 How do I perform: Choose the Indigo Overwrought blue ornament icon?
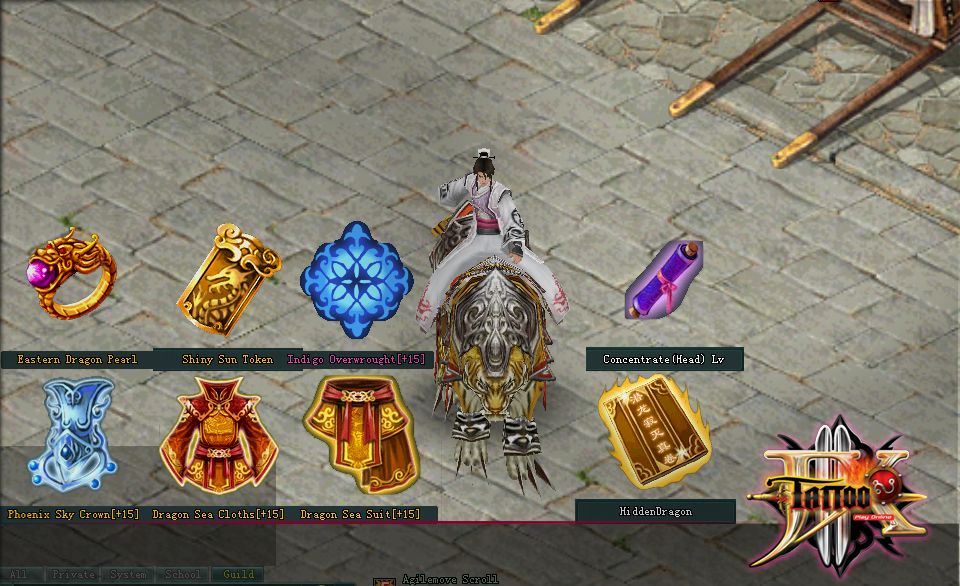356,280
